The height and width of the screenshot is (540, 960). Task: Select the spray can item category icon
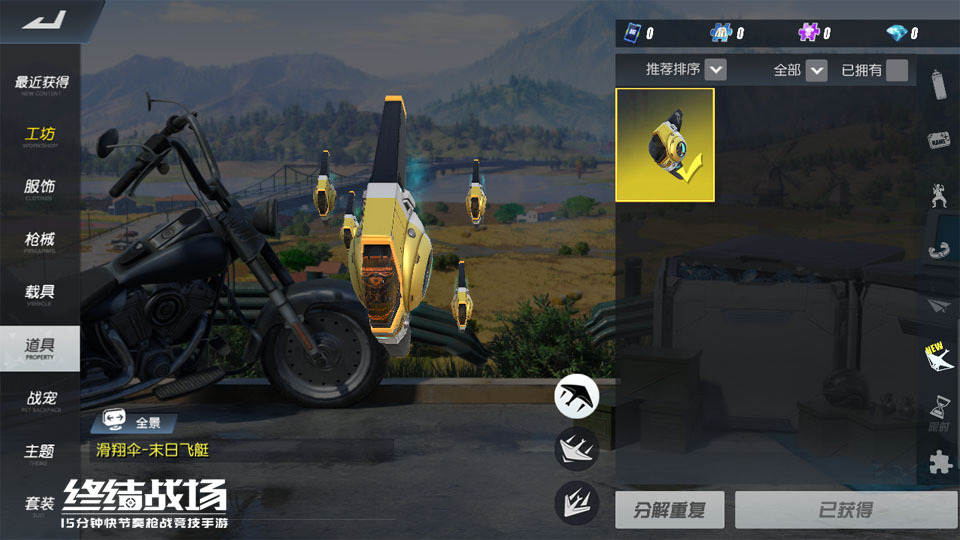pos(939,84)
